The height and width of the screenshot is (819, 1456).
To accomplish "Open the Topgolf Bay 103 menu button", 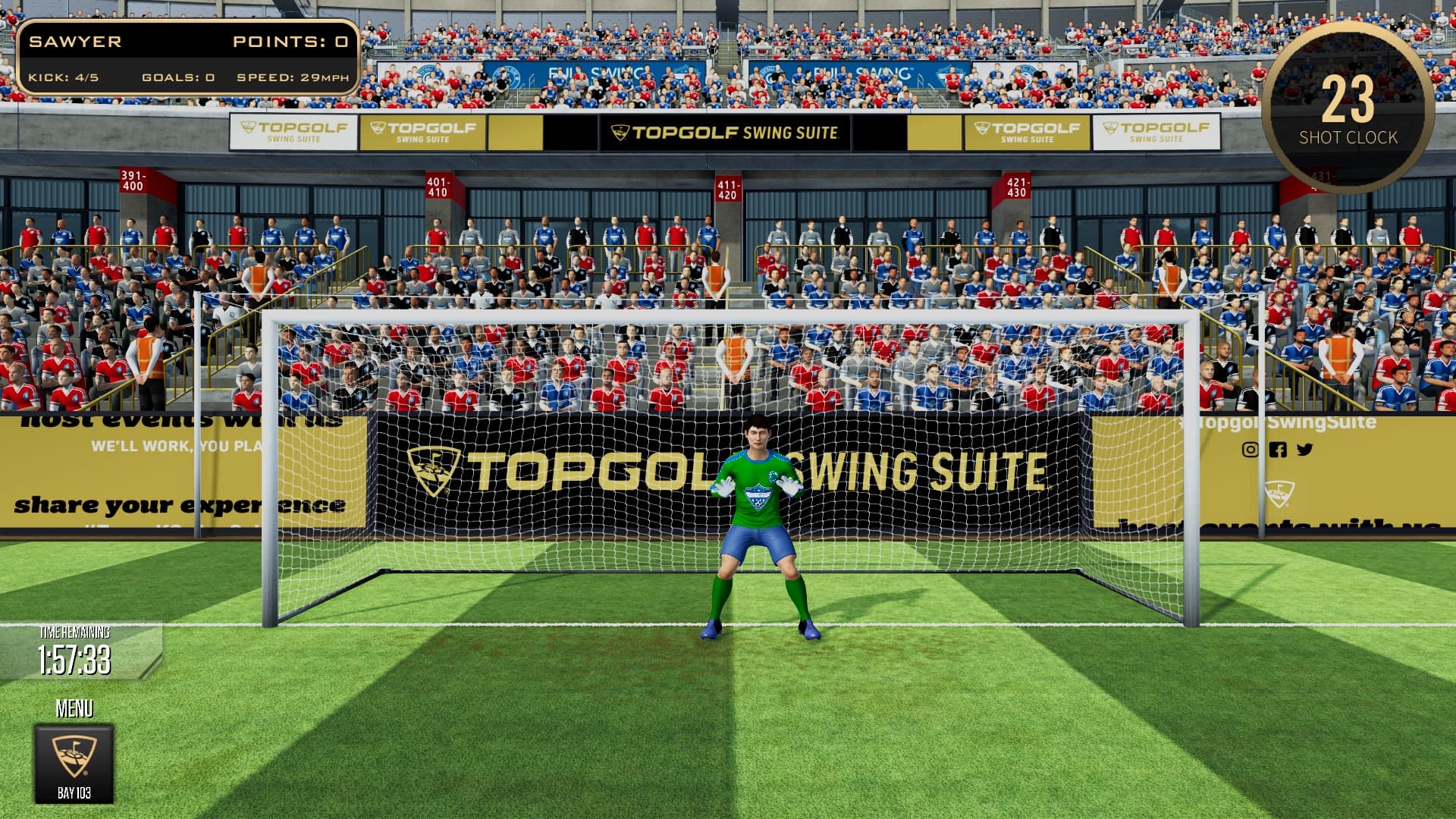I will 74,763.
